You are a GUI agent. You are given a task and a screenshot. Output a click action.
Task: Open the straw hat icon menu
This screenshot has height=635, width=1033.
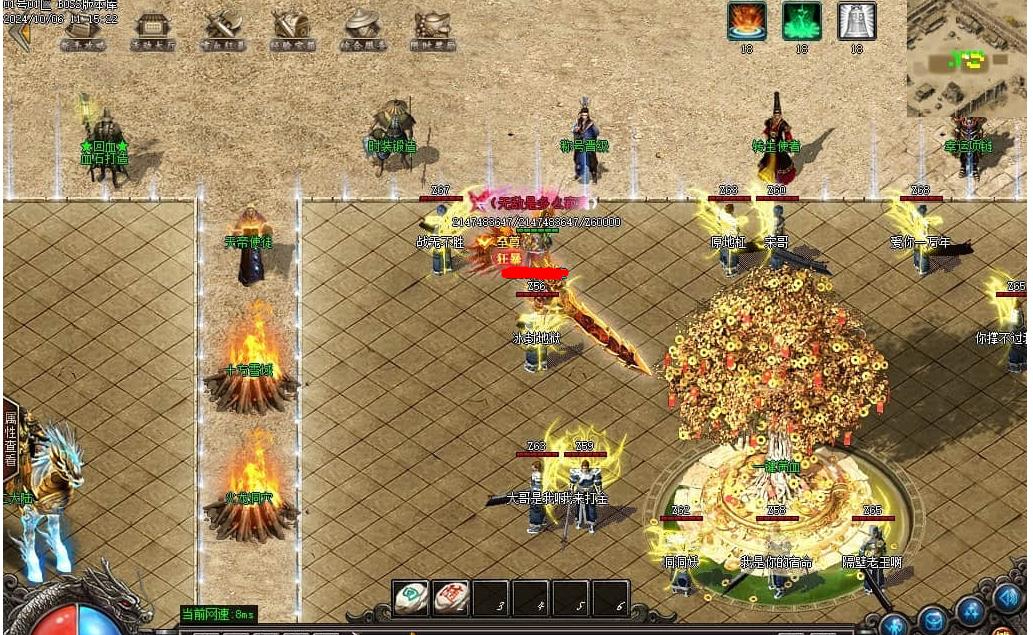click(x=362, y=30)
